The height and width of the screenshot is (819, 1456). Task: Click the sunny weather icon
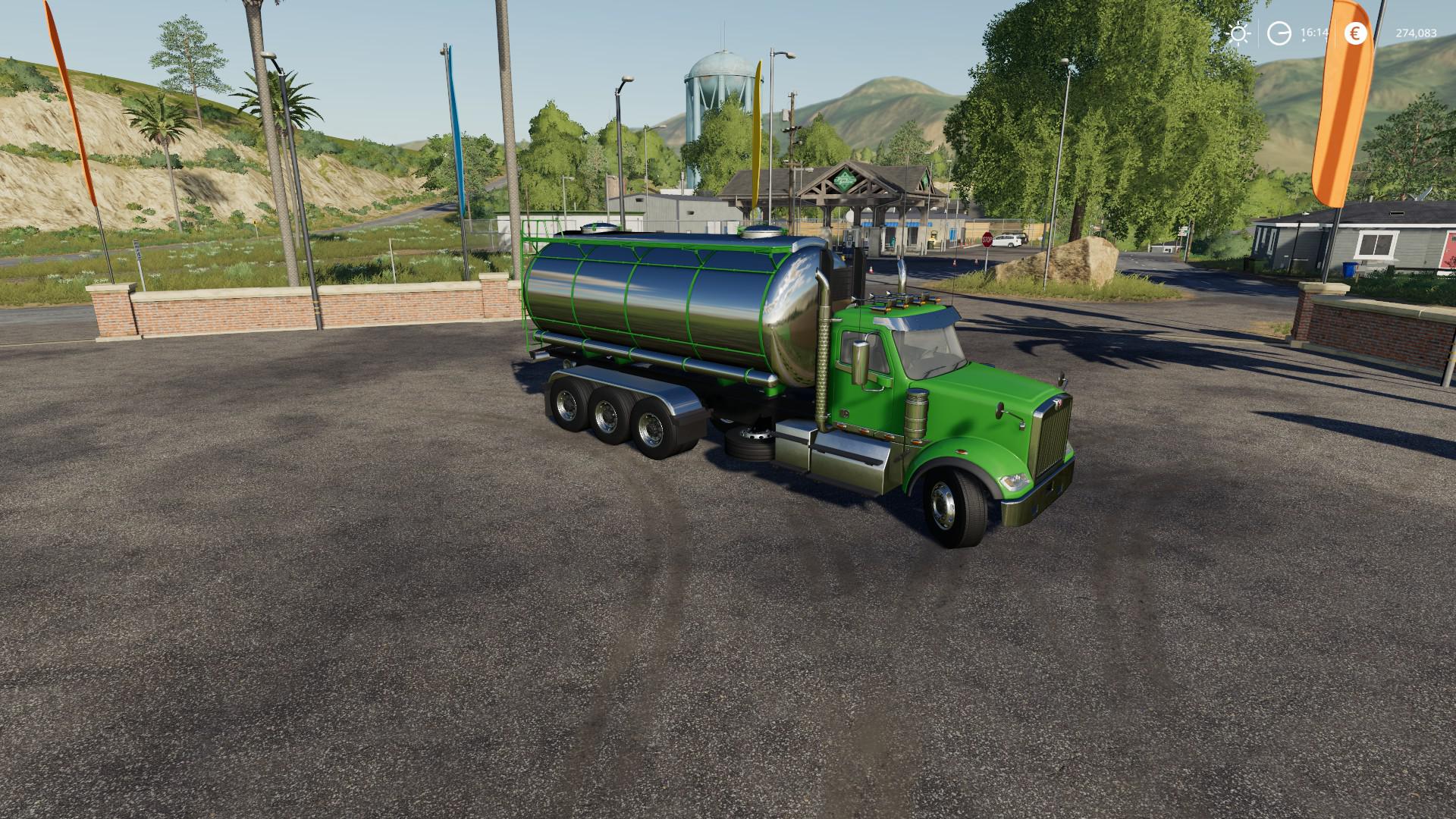pyautogui.click(x=1238, y=33)
